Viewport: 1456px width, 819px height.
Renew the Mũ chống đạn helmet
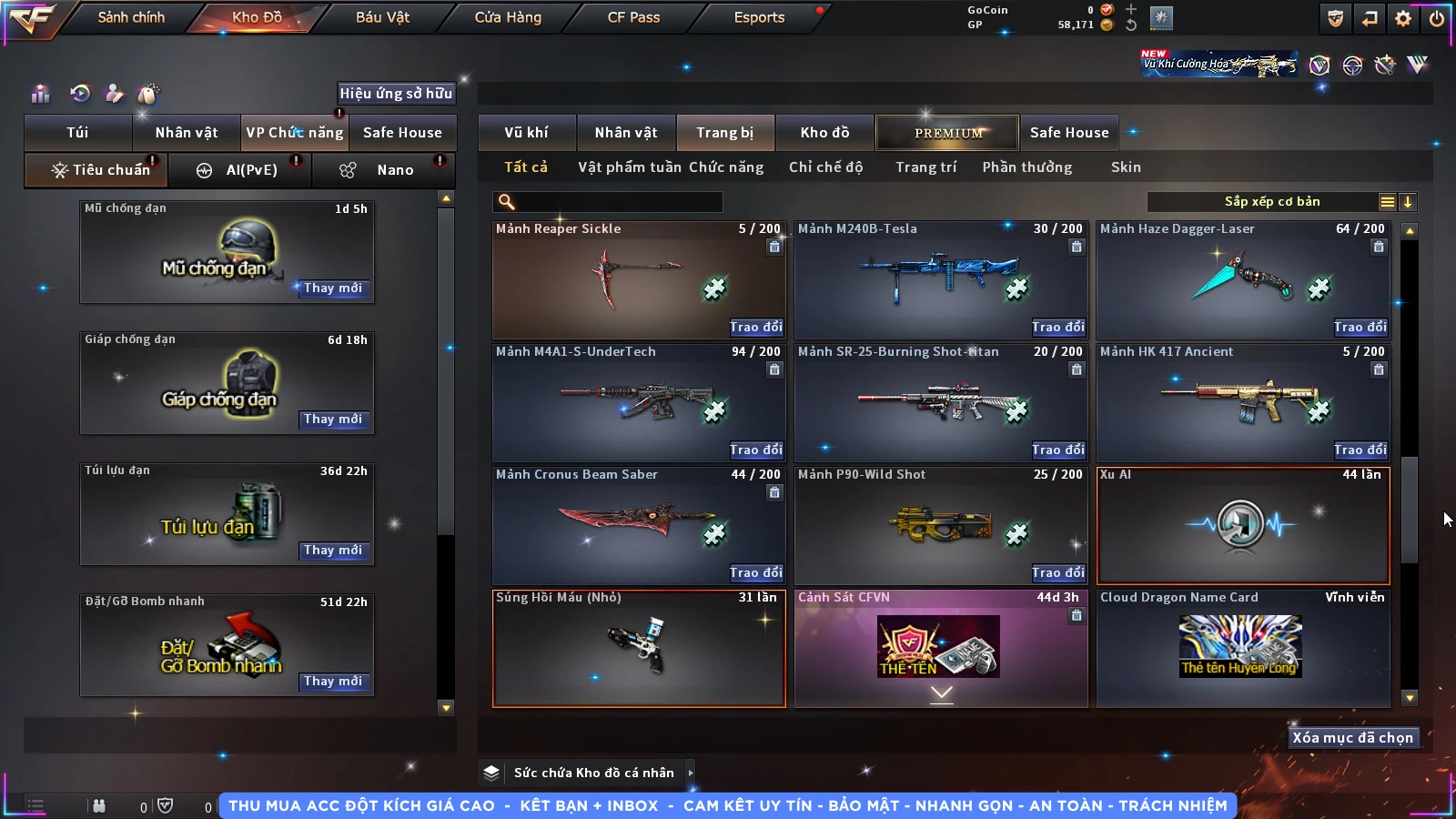(x=333, y=288)
